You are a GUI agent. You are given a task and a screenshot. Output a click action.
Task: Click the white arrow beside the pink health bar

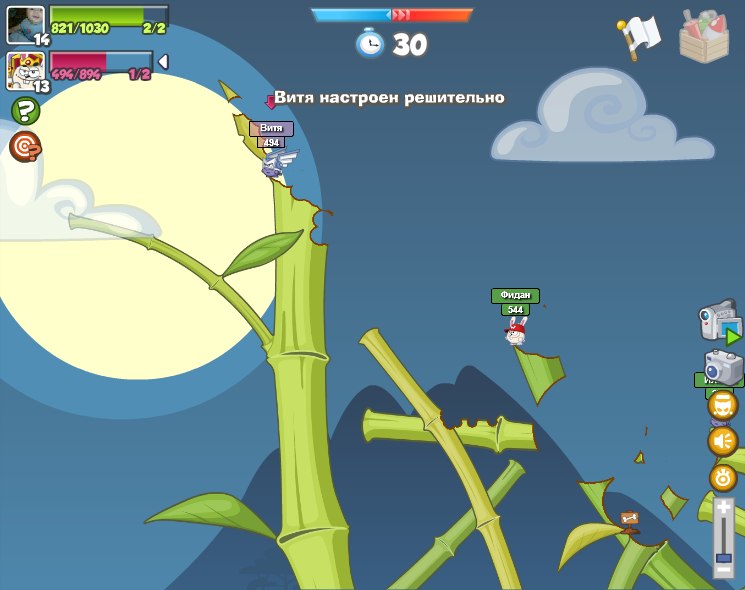[x=163, y=62]
